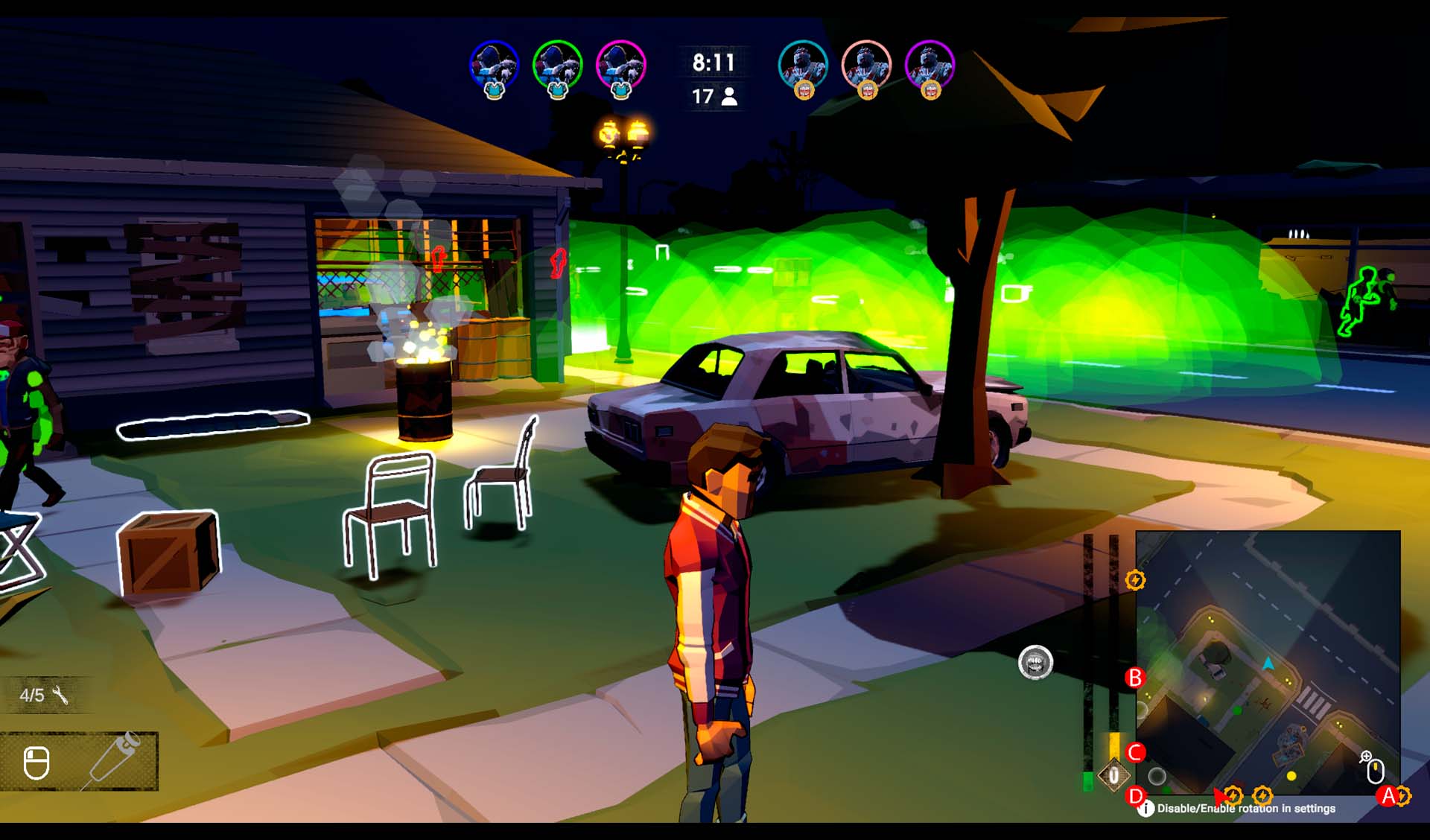Image resolution: width=1430 pixels, height=840 pixels.
Task: Select the red D marker on the minimap
Action: coord(1135,796)
